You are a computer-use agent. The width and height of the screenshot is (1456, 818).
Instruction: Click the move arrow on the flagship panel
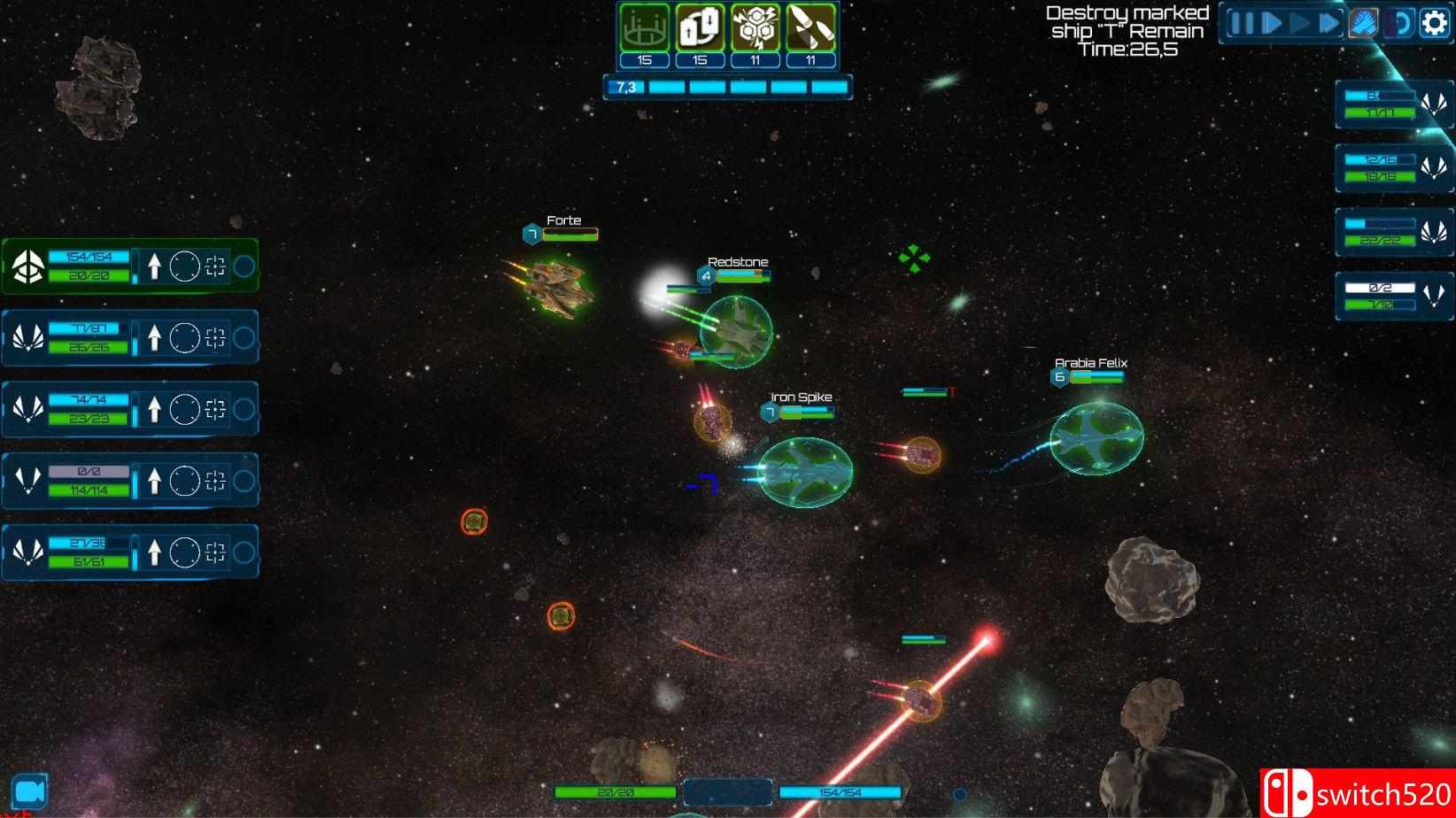click(154, 266)
